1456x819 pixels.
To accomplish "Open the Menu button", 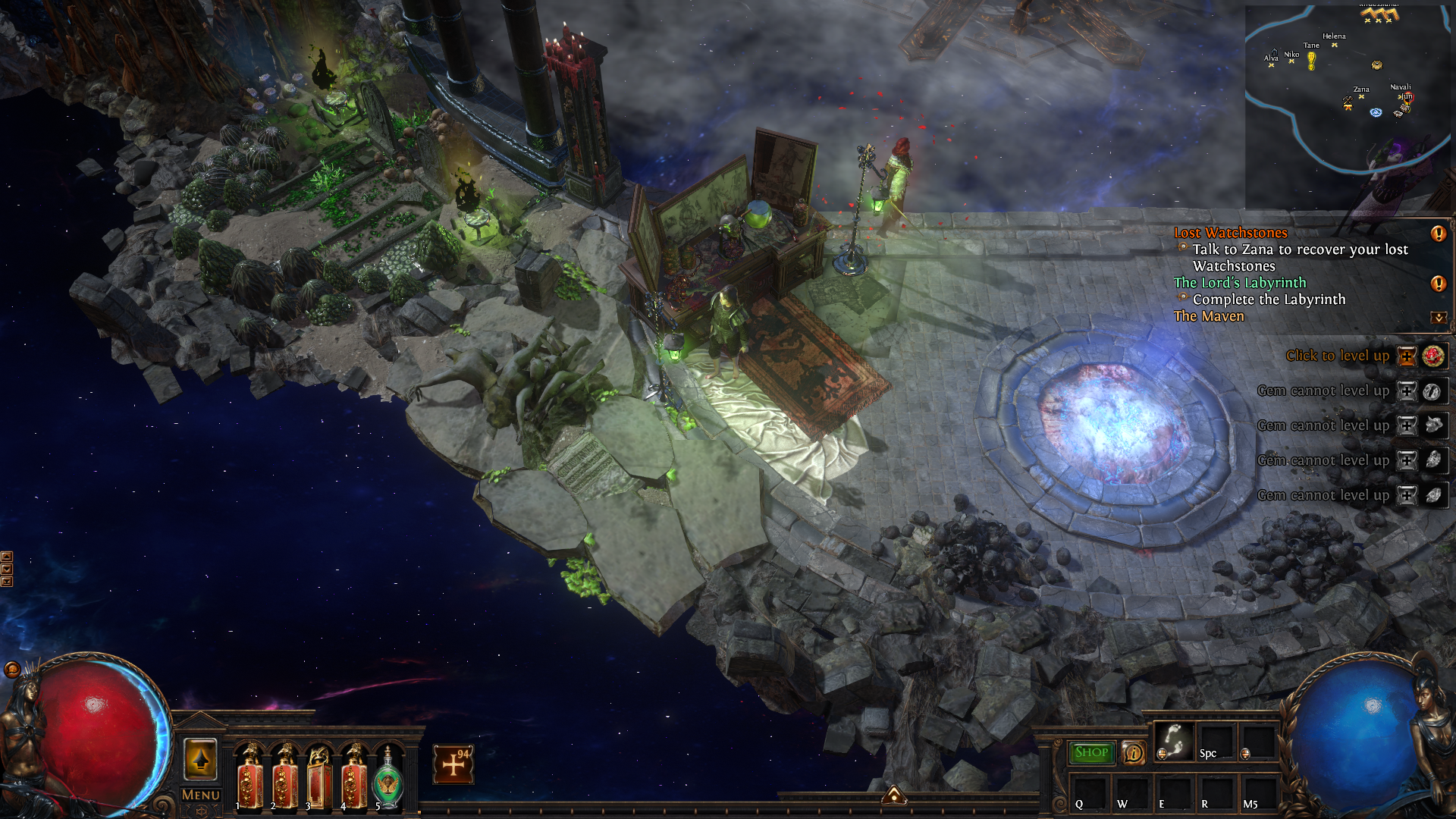I will [200, 795].
